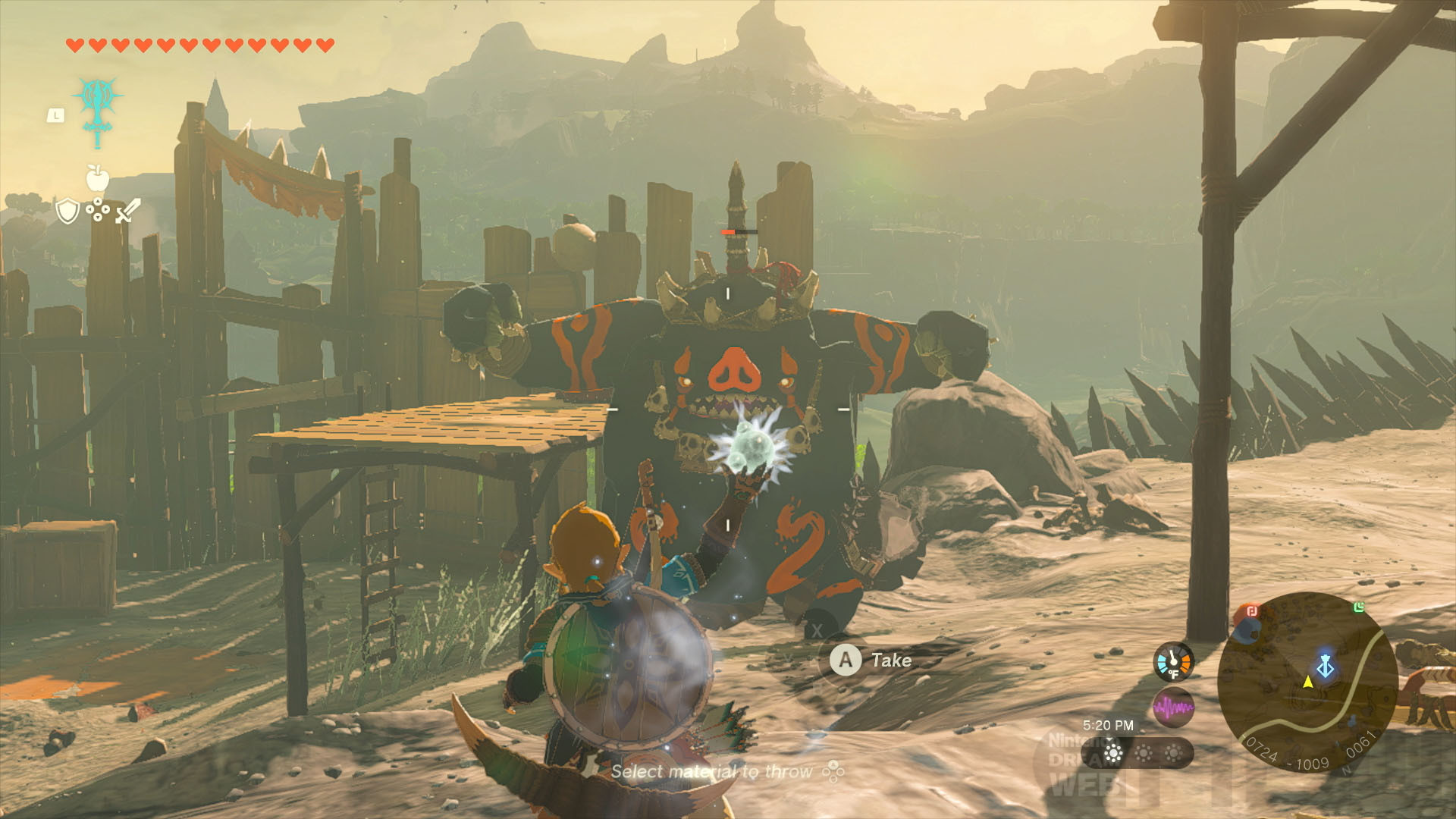Select the blue tower marker on minimap

pyautogui.click(x=1326, y=666)
